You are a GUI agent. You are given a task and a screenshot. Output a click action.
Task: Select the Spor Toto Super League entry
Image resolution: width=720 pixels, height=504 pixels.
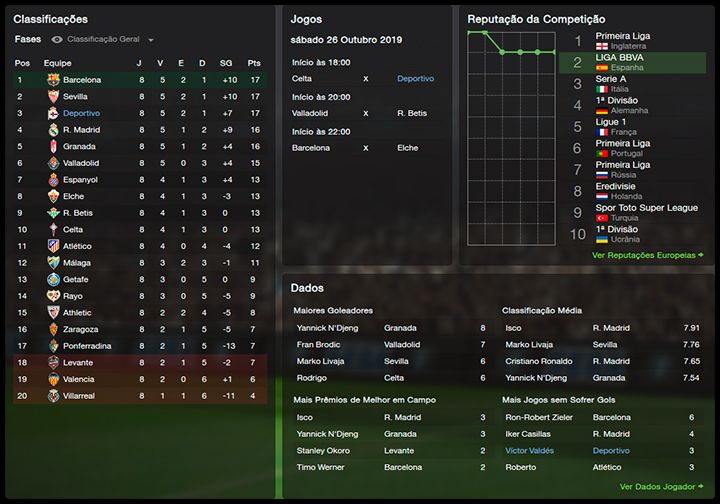(645, 212)
